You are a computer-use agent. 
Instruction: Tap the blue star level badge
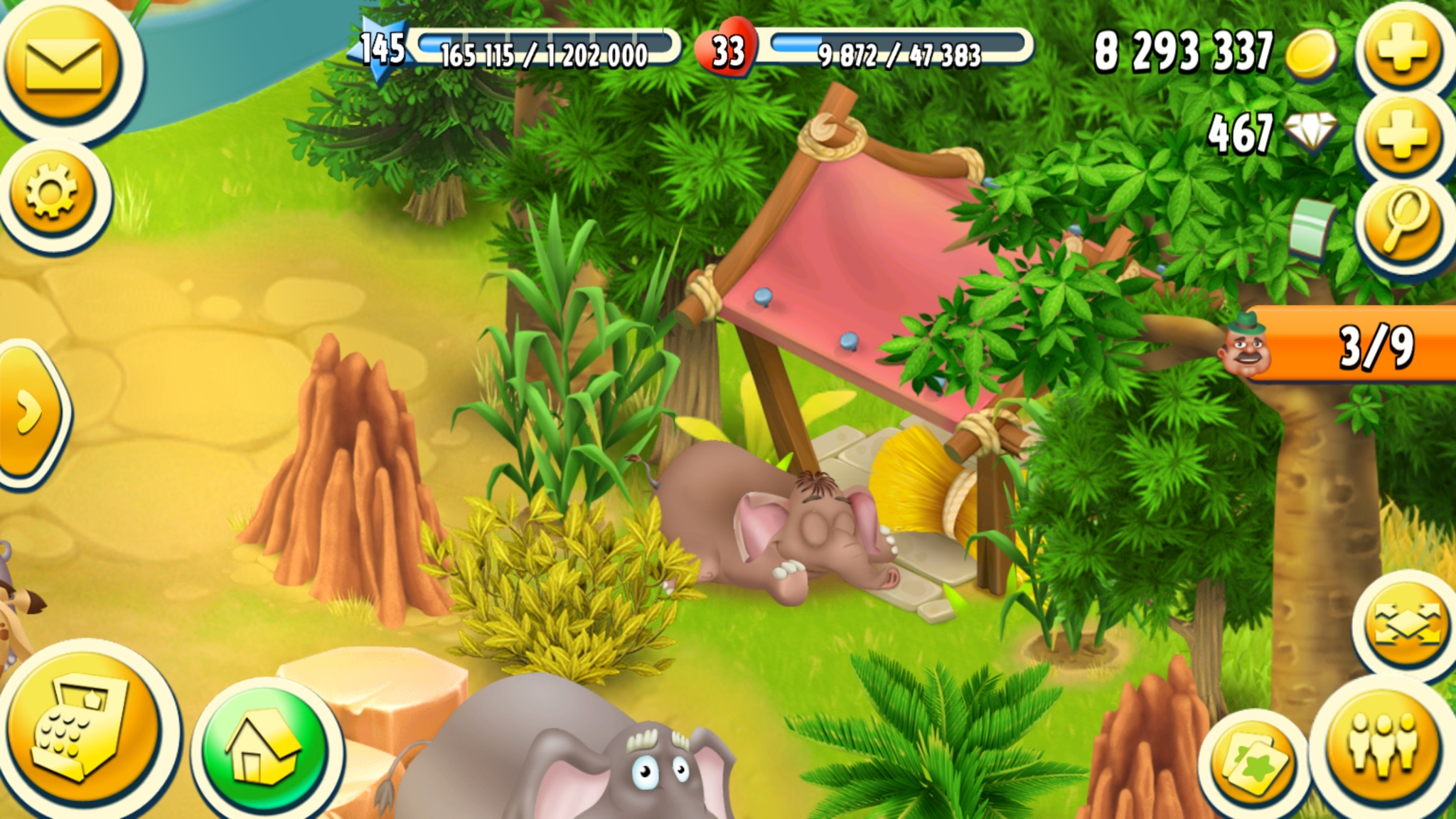click(x=382, y=48)
